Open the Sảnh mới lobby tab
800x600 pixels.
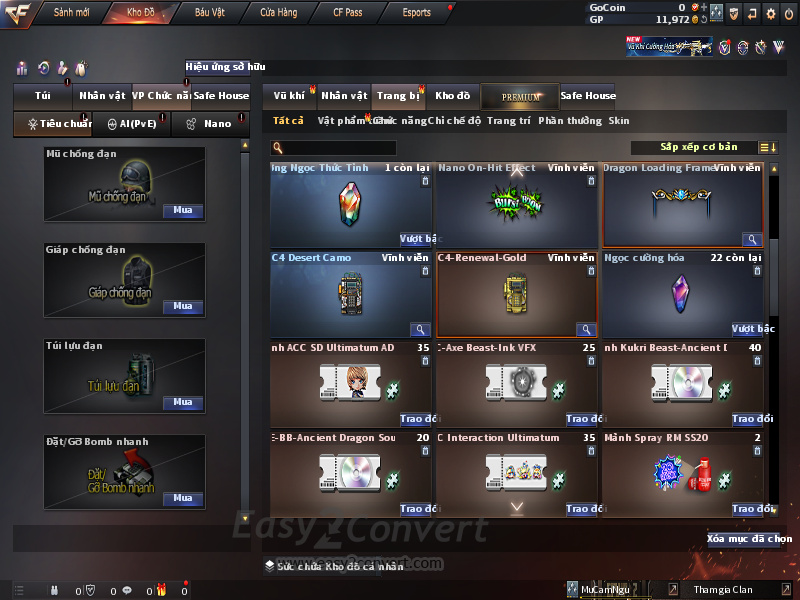click(71, 13)
